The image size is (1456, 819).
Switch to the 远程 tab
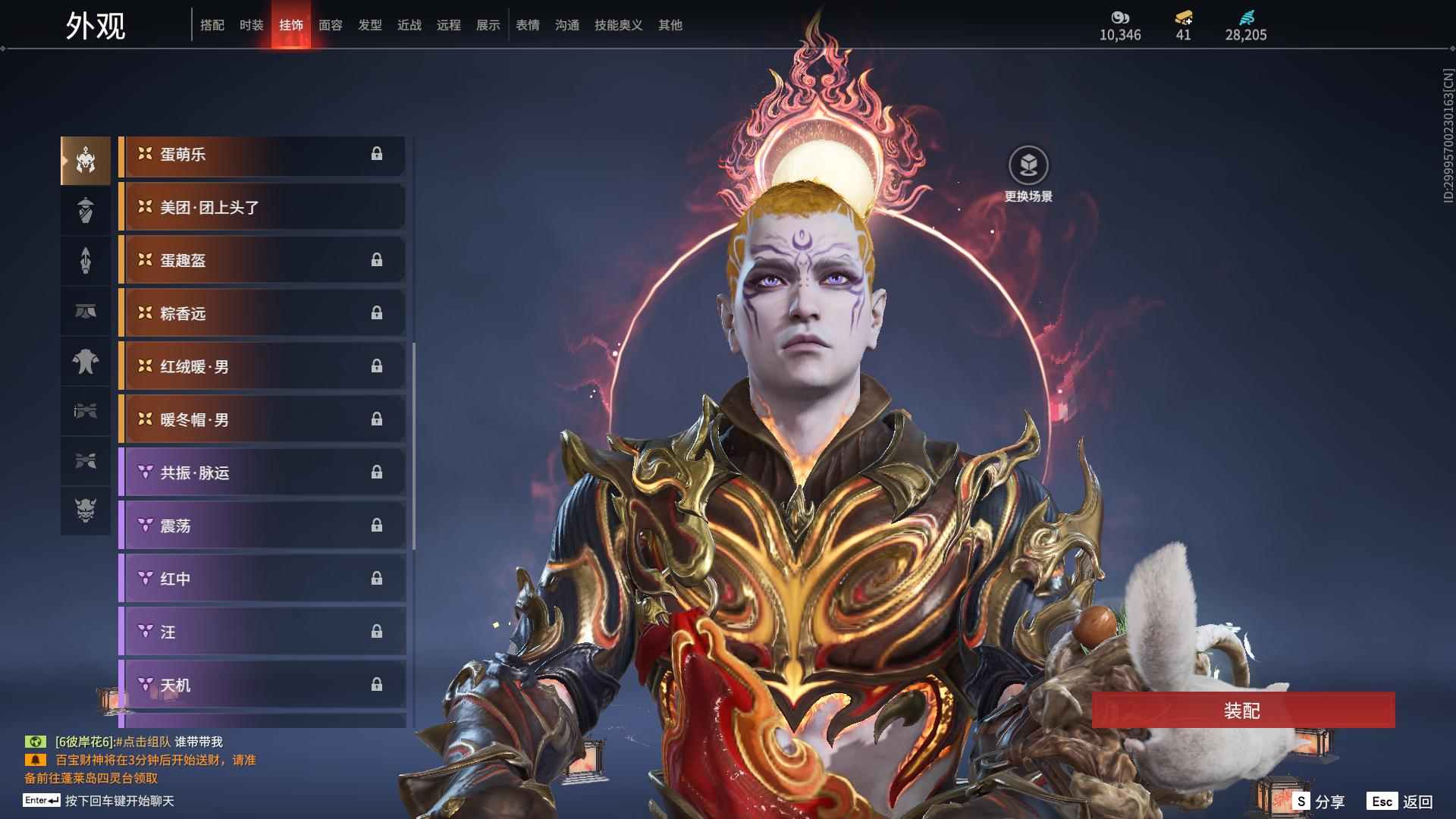pos(448,25)
